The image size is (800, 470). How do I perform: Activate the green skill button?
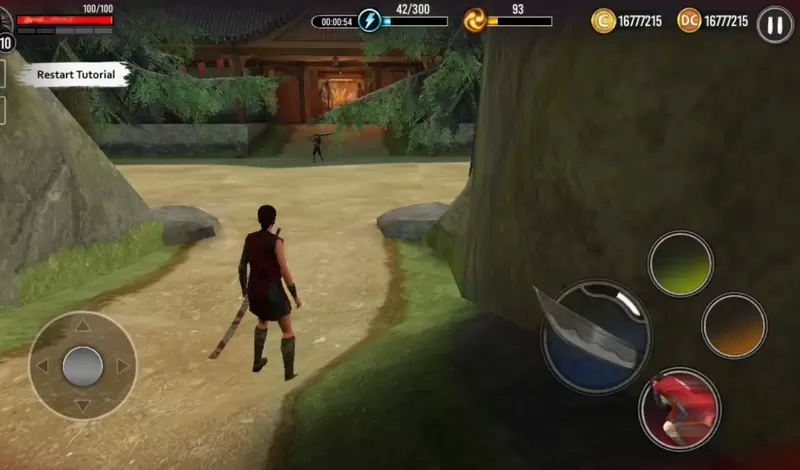[x=680, y=264]
